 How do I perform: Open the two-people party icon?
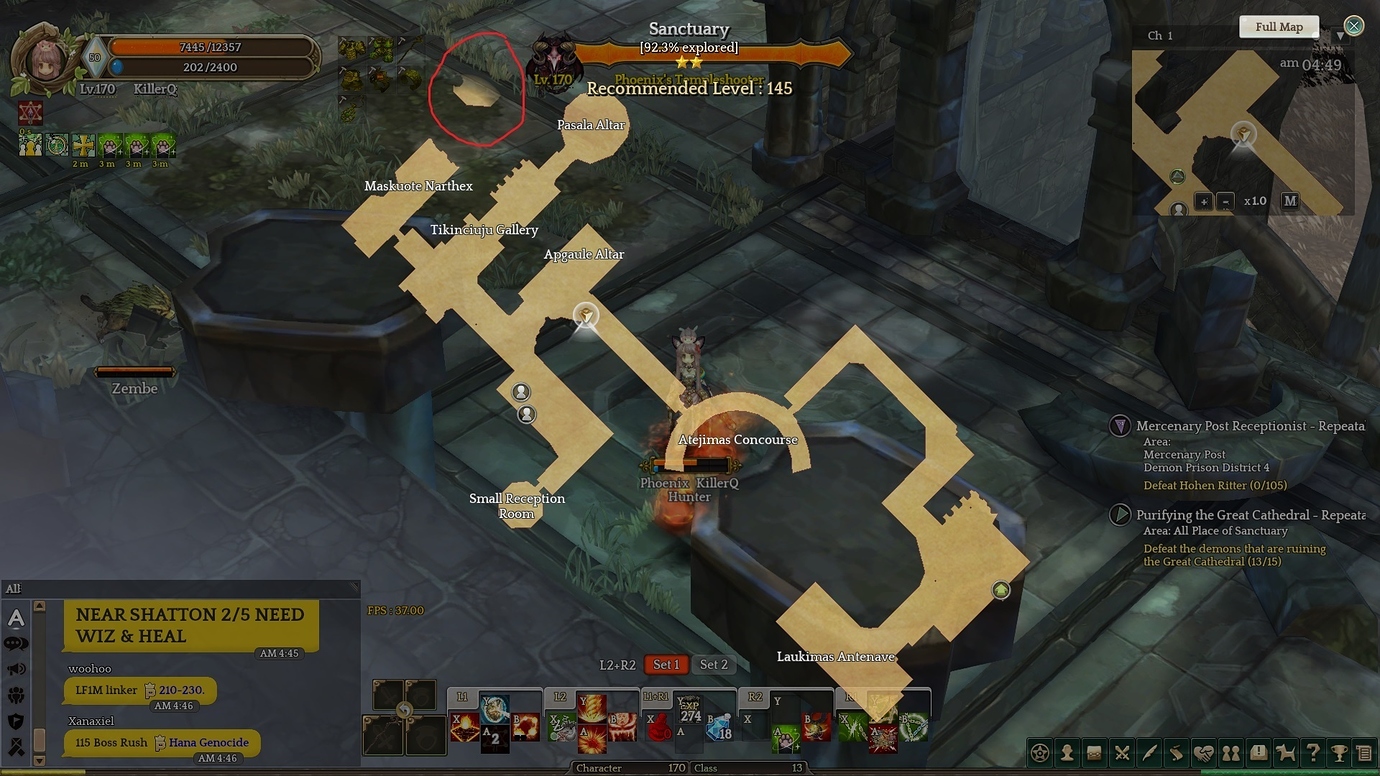1231,751
